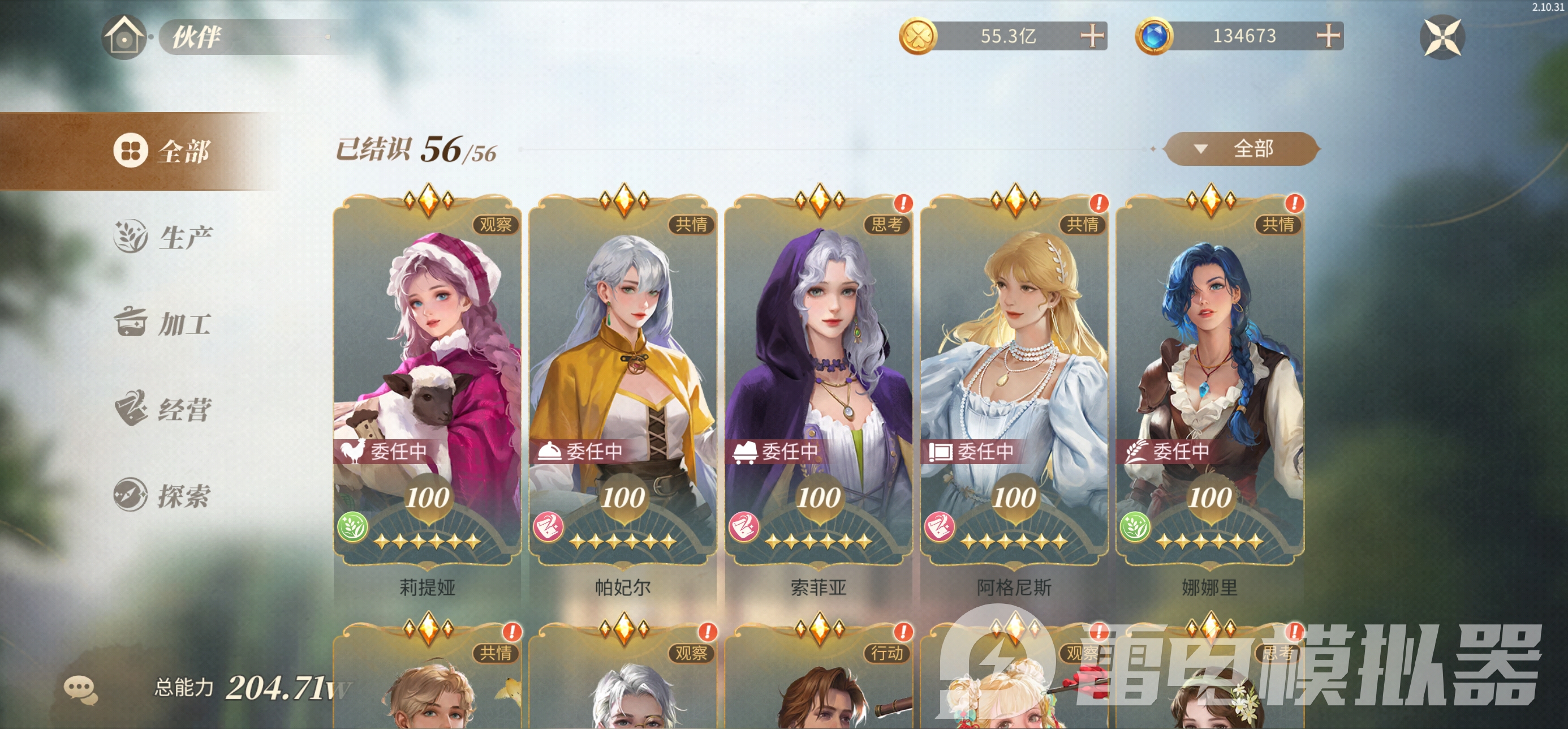Viewport: 1568px width, 729px height.
Task: Switch to the 经营 category tab
Action: coord(163,409)
